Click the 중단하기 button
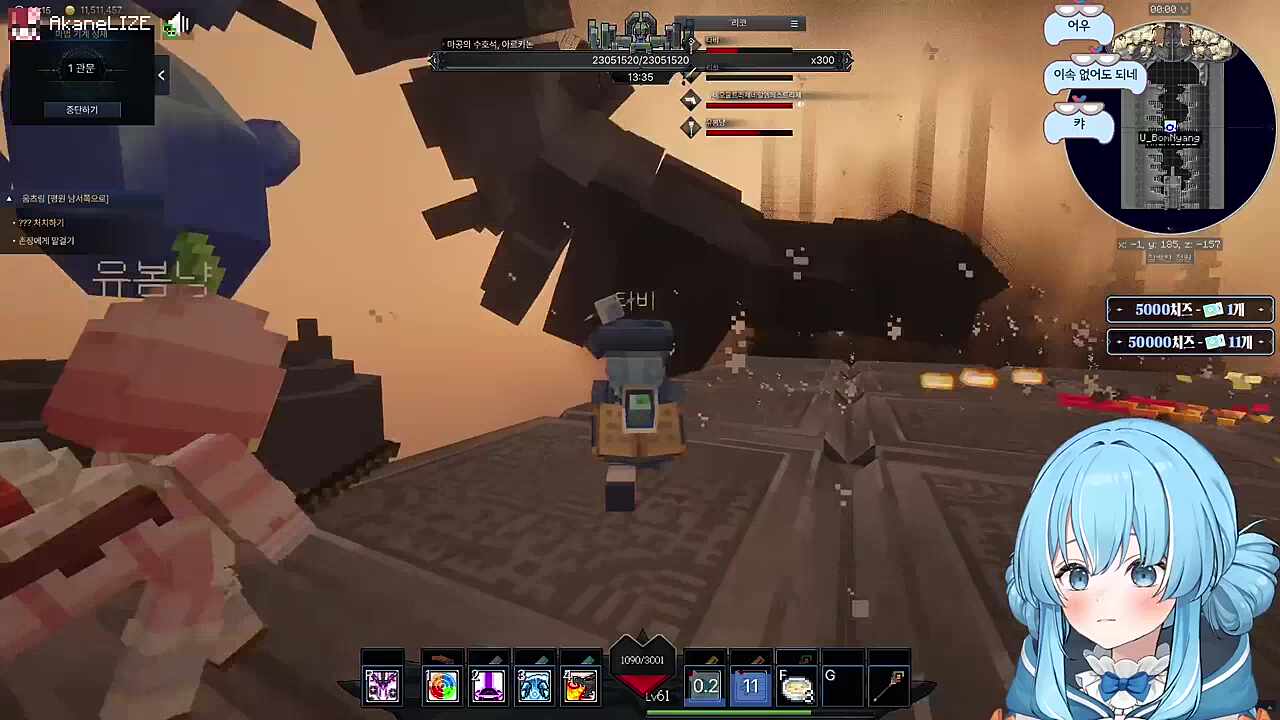Viewport: 1280px width, 720px height. coord(82,109)
